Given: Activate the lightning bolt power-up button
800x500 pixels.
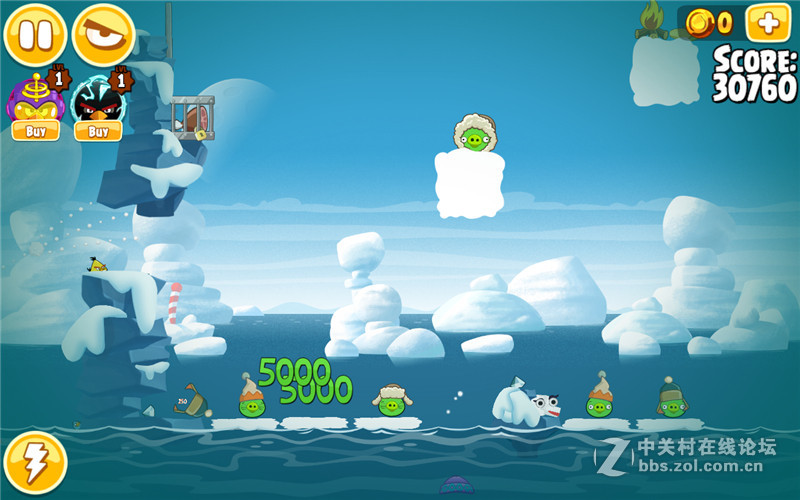Looking at the screenshot, I should pyautogui.click(x=36, y=462).
